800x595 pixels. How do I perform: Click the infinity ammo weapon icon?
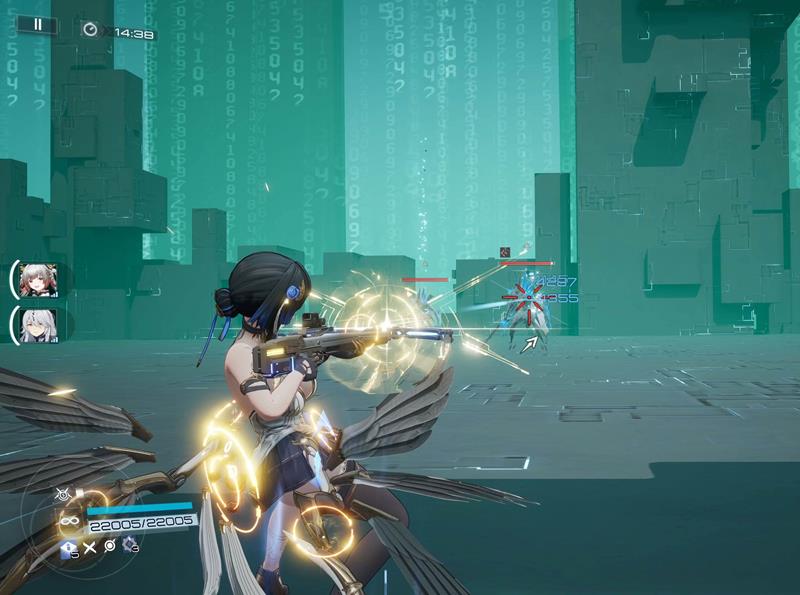69,520
